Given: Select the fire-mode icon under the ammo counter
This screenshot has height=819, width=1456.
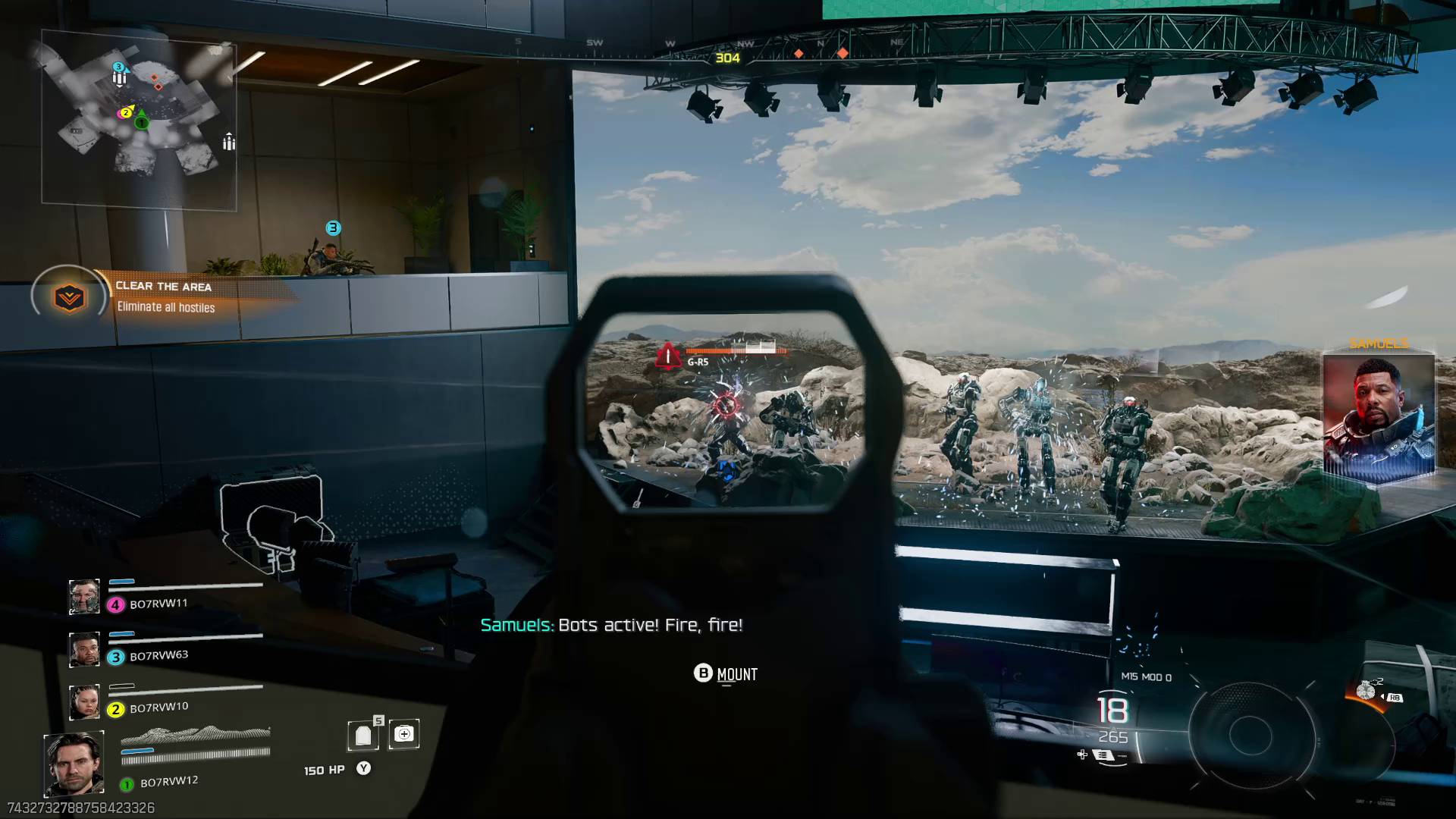Looking at the screenshot, I should (x=1103, y=755).
